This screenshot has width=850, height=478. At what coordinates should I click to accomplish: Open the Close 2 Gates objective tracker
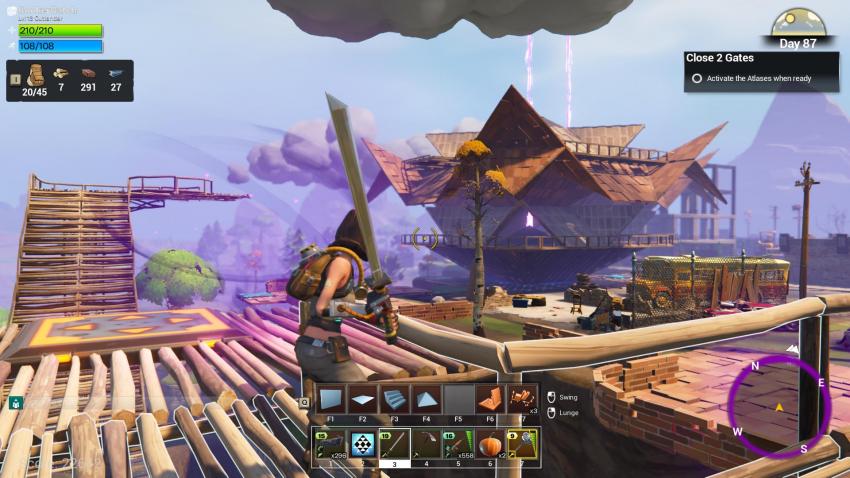click(x=761, y=70)
